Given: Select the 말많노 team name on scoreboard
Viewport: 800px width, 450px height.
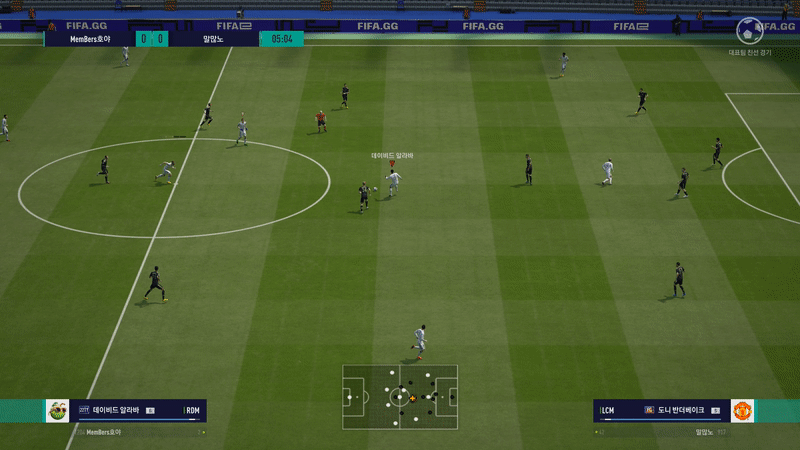Looking at the screenshot, I should tap(212, 39).
